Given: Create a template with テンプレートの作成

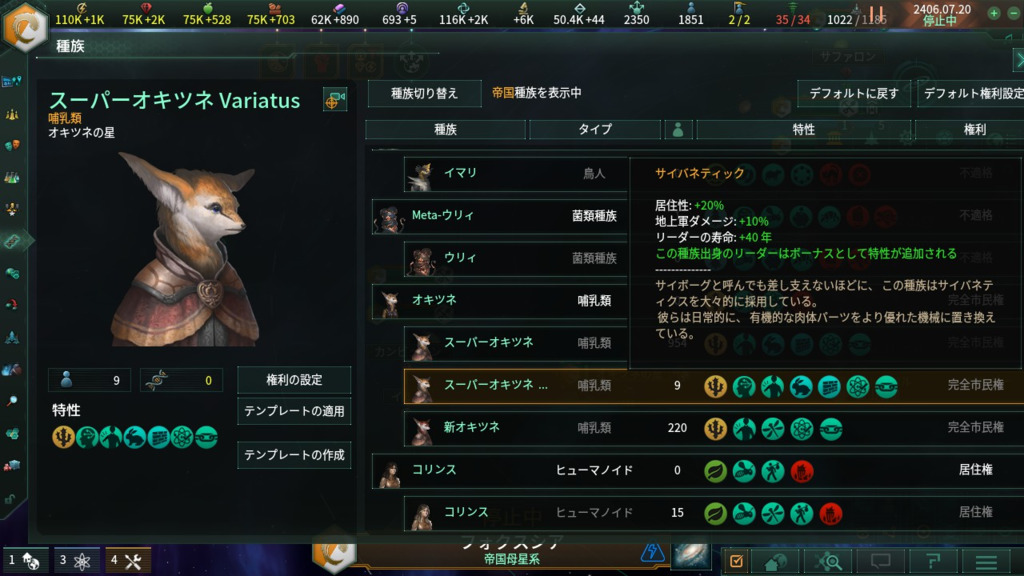Looking at the screenshot, I should tap(294, 455).
